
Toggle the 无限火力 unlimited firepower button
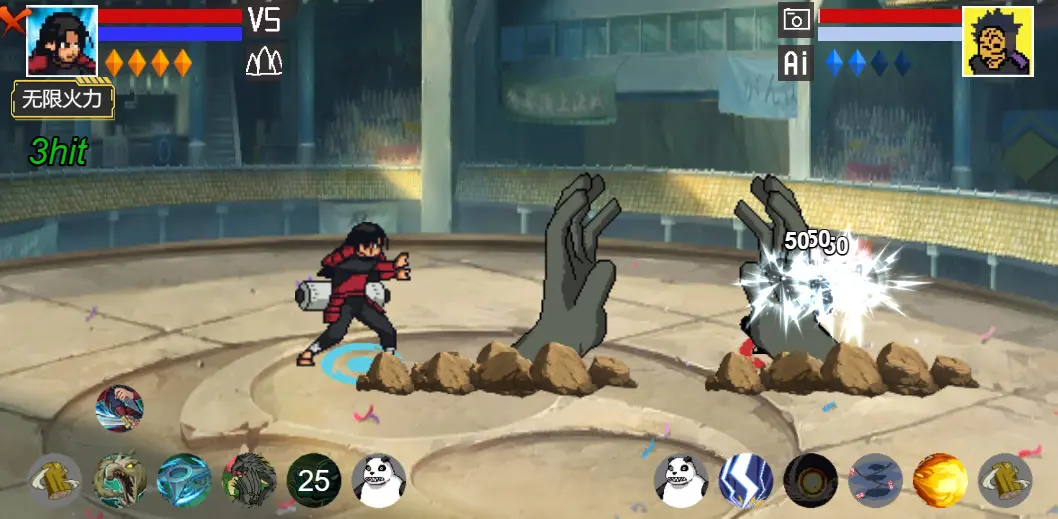[x=63, y=100]
